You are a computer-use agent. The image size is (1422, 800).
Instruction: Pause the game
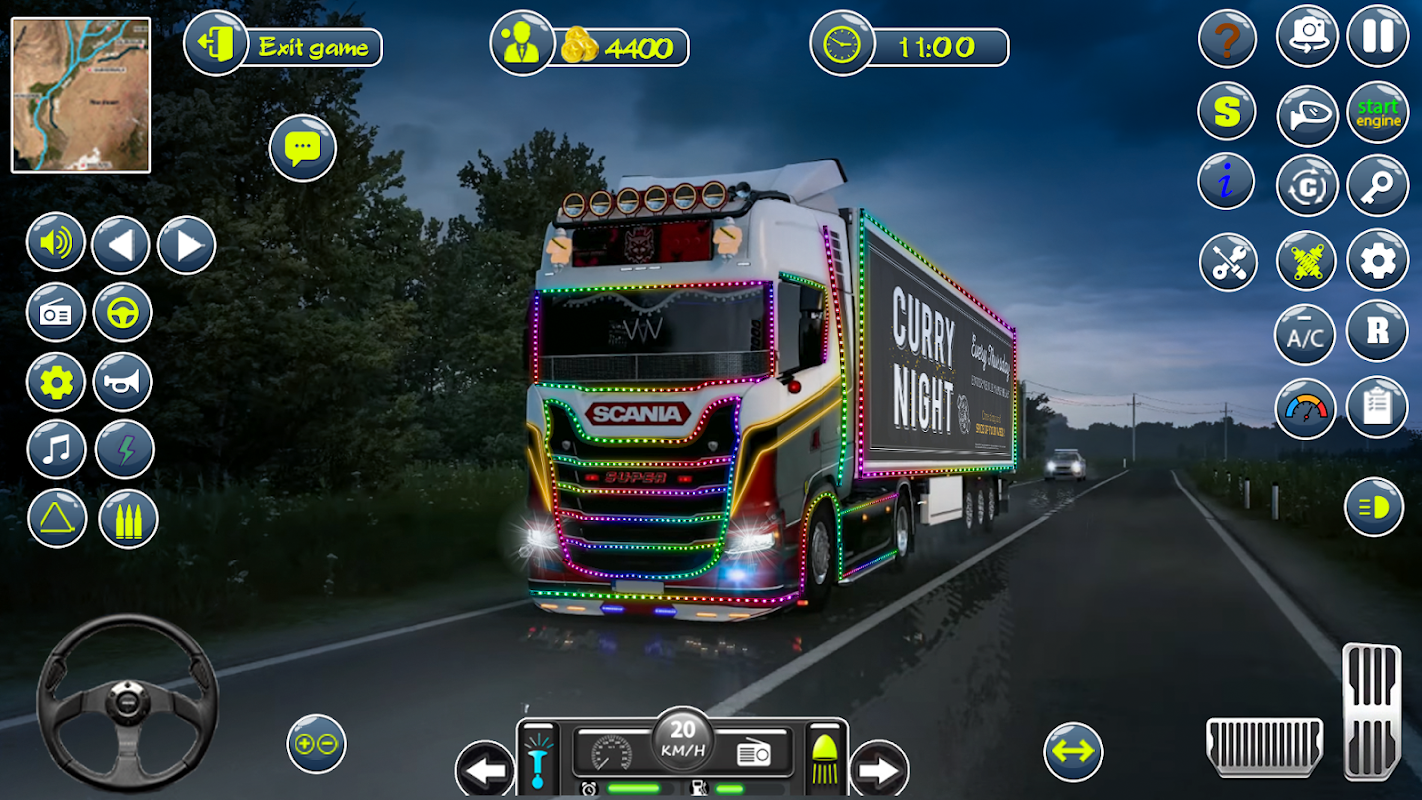1377,36
